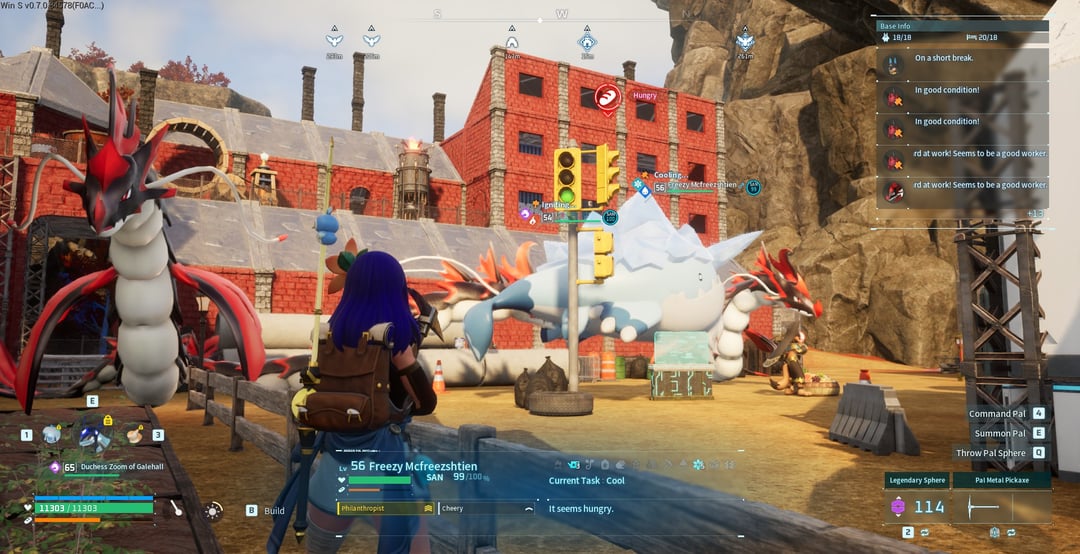Viewport: 1080px width, 554px height.
Task: Select the Pal row saying "On a short break."
Action: [x=962, y=62]
